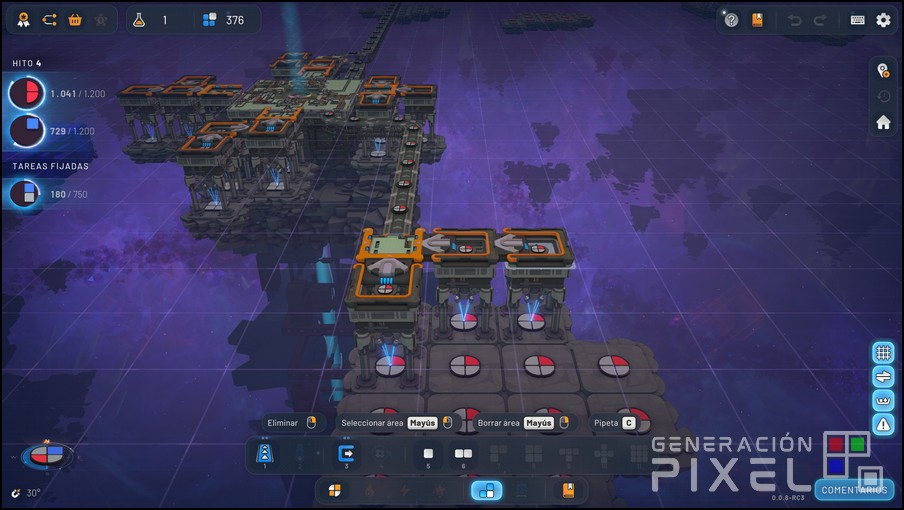The height and width of the screenshot is (510, 904).
Task: Switch to the highlighted blue platforms category
Action: coord(487,490)
